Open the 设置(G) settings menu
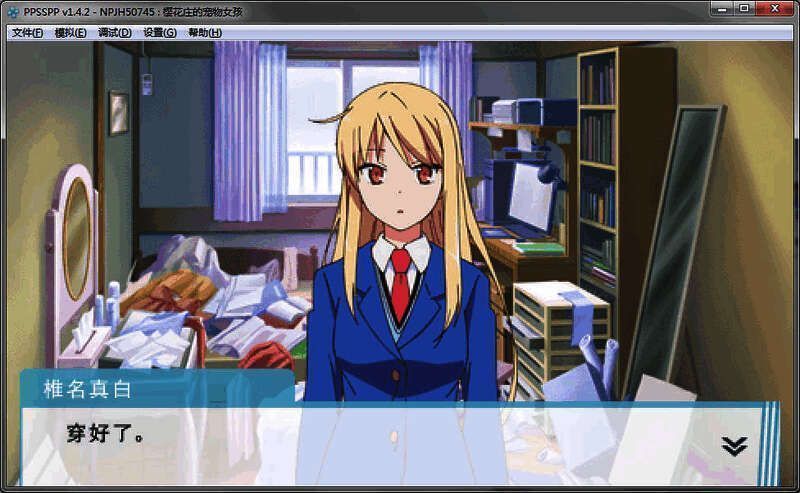This screenshot has height=493, width=800. [160, 32]
